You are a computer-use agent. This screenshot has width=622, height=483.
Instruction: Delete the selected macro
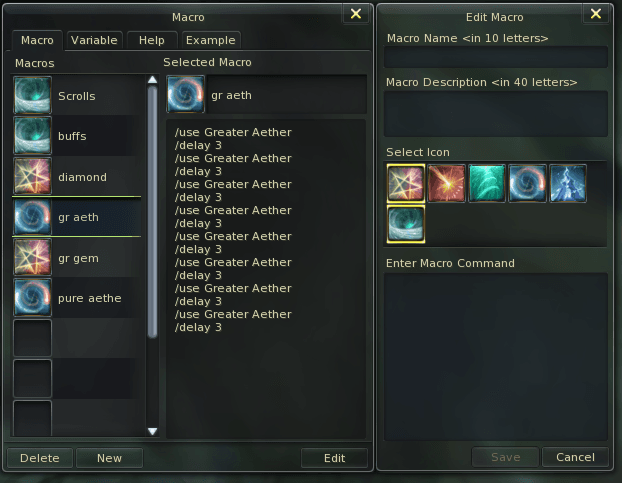40,458
